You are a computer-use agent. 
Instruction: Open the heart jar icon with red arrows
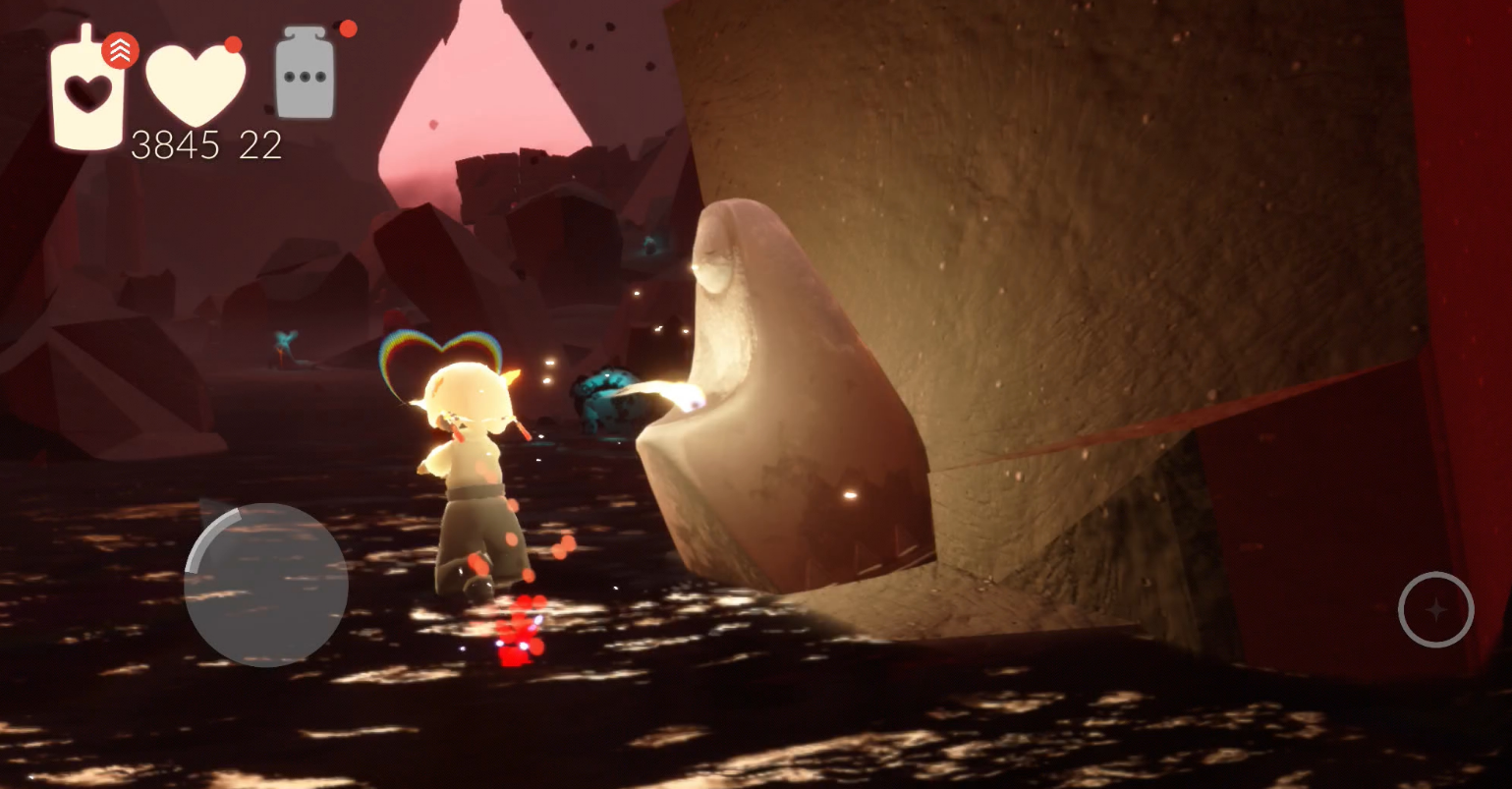(90, 90)
